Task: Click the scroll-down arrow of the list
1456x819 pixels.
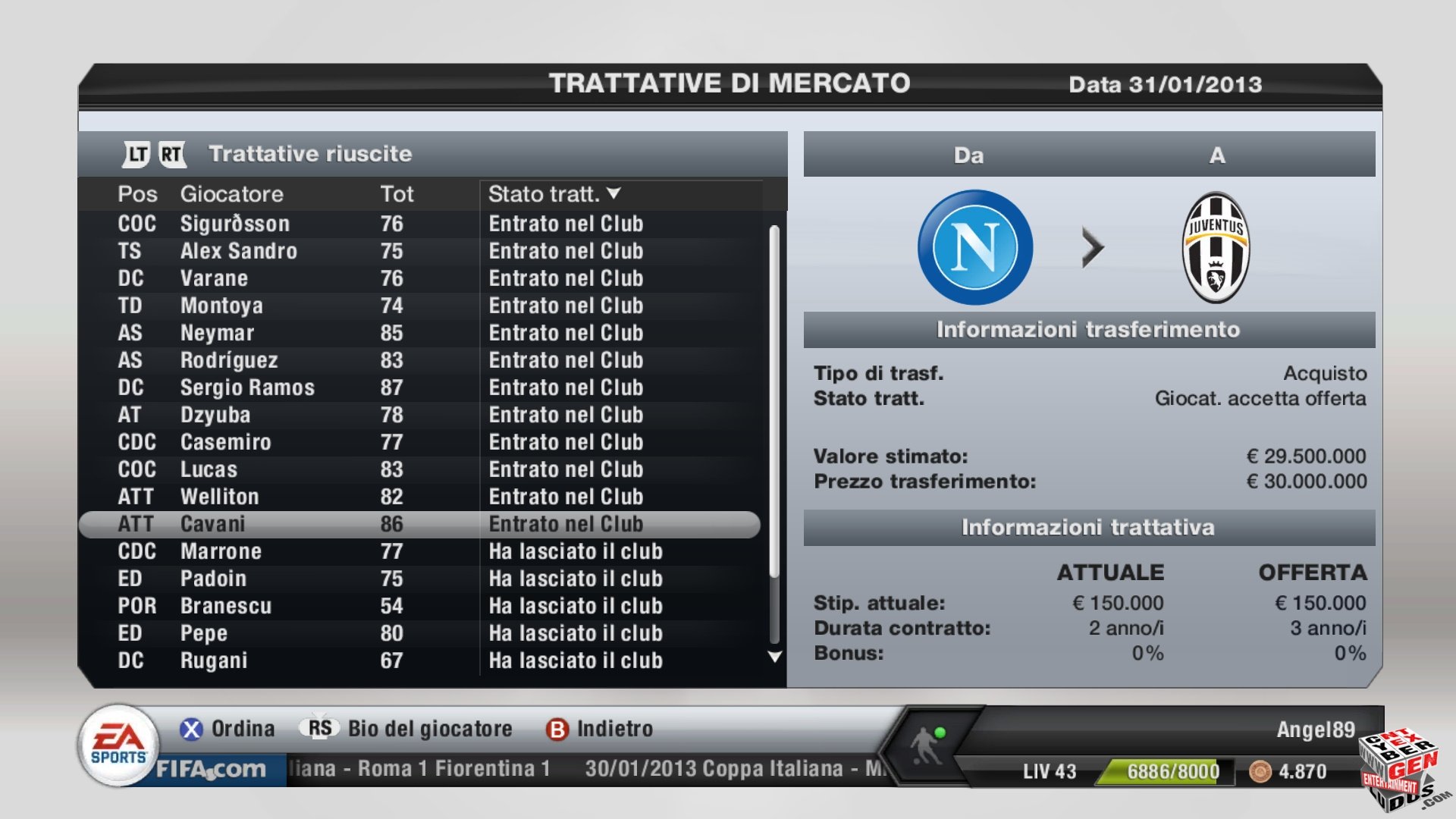Action: coord(774,657)
